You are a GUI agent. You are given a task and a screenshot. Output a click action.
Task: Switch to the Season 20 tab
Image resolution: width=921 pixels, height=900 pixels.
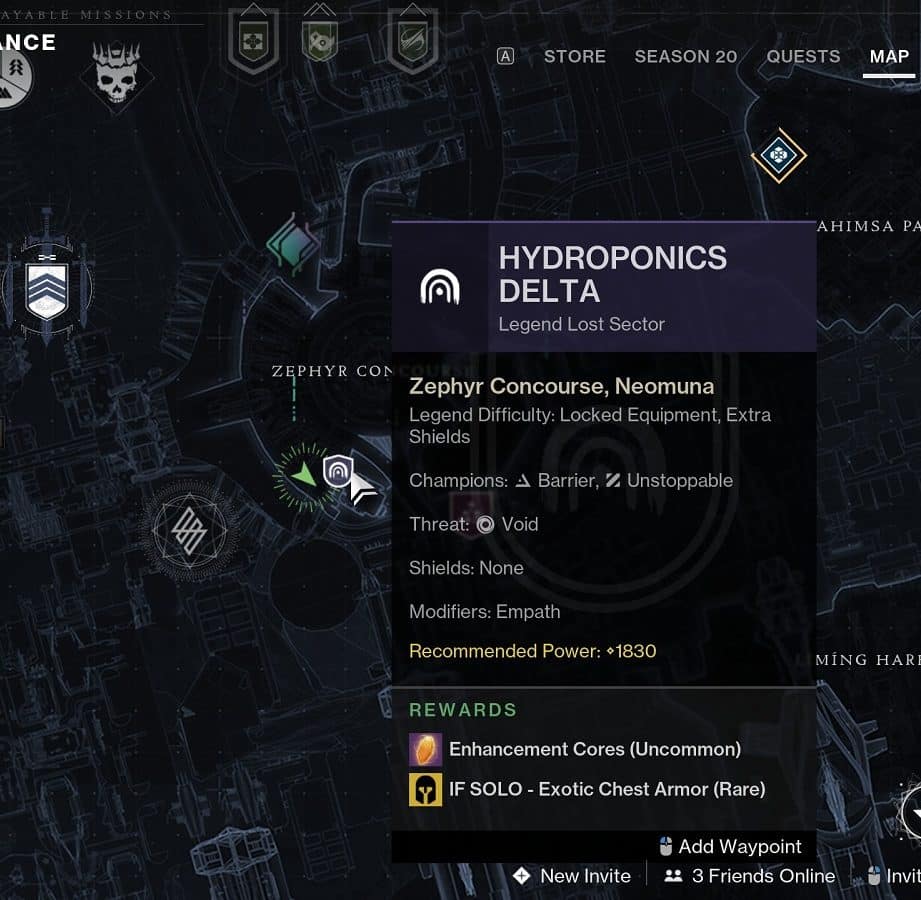click(685, 56)
